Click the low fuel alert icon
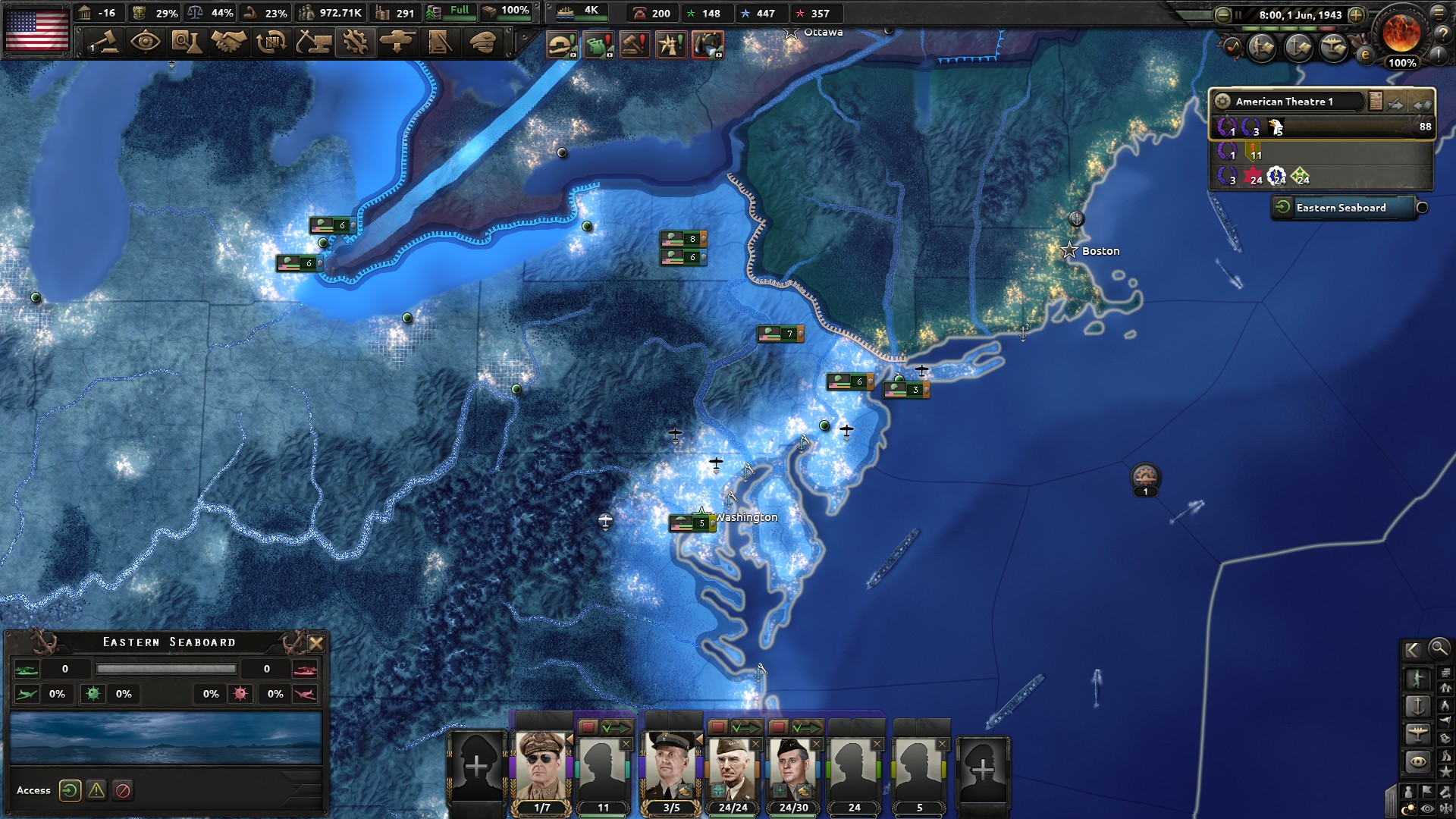The width and height of the screenshot is (1456, 819). click(x=599, y=45)
